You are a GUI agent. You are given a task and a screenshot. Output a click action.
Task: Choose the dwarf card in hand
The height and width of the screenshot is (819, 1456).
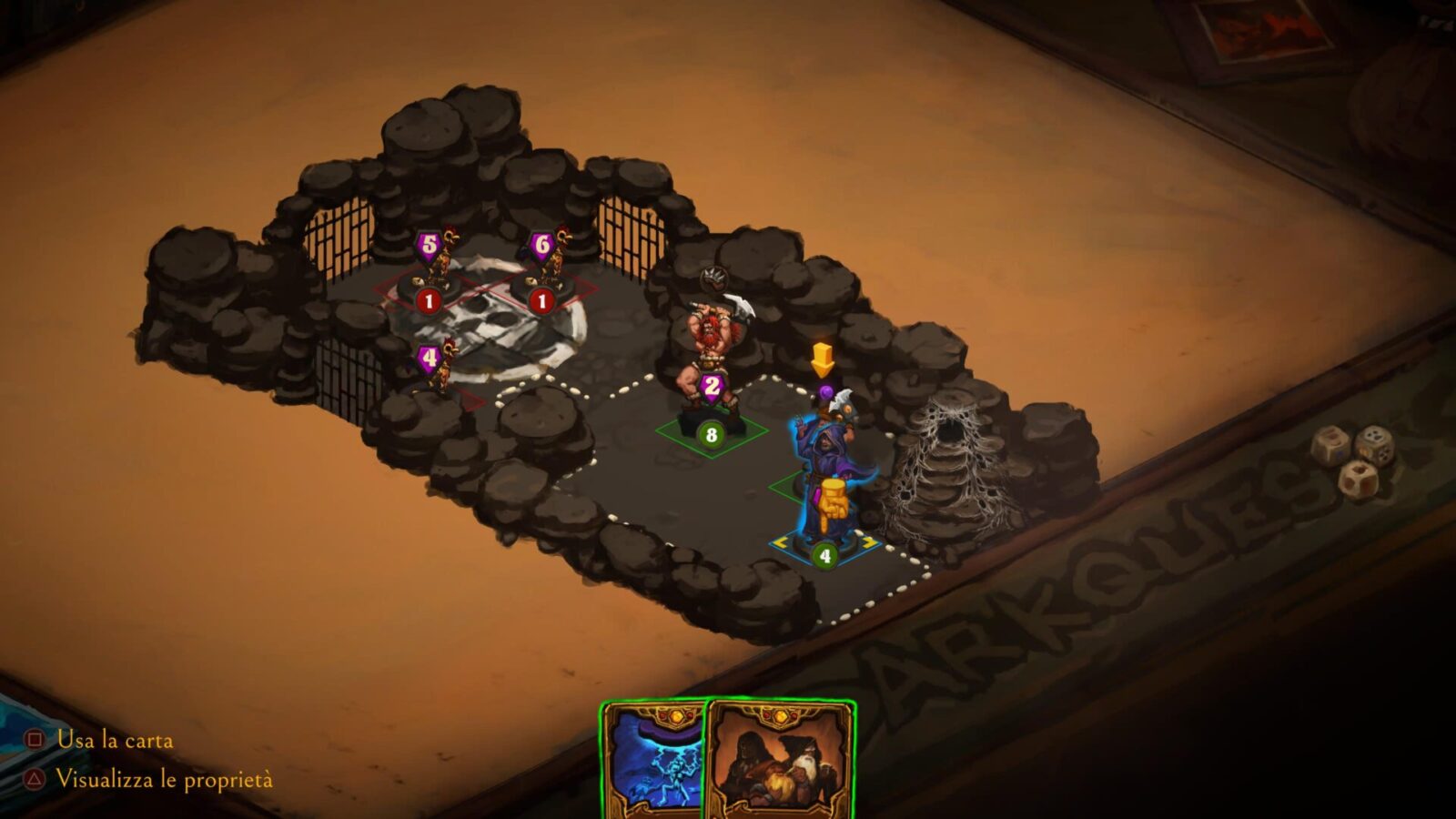click(x=781, y=763)
